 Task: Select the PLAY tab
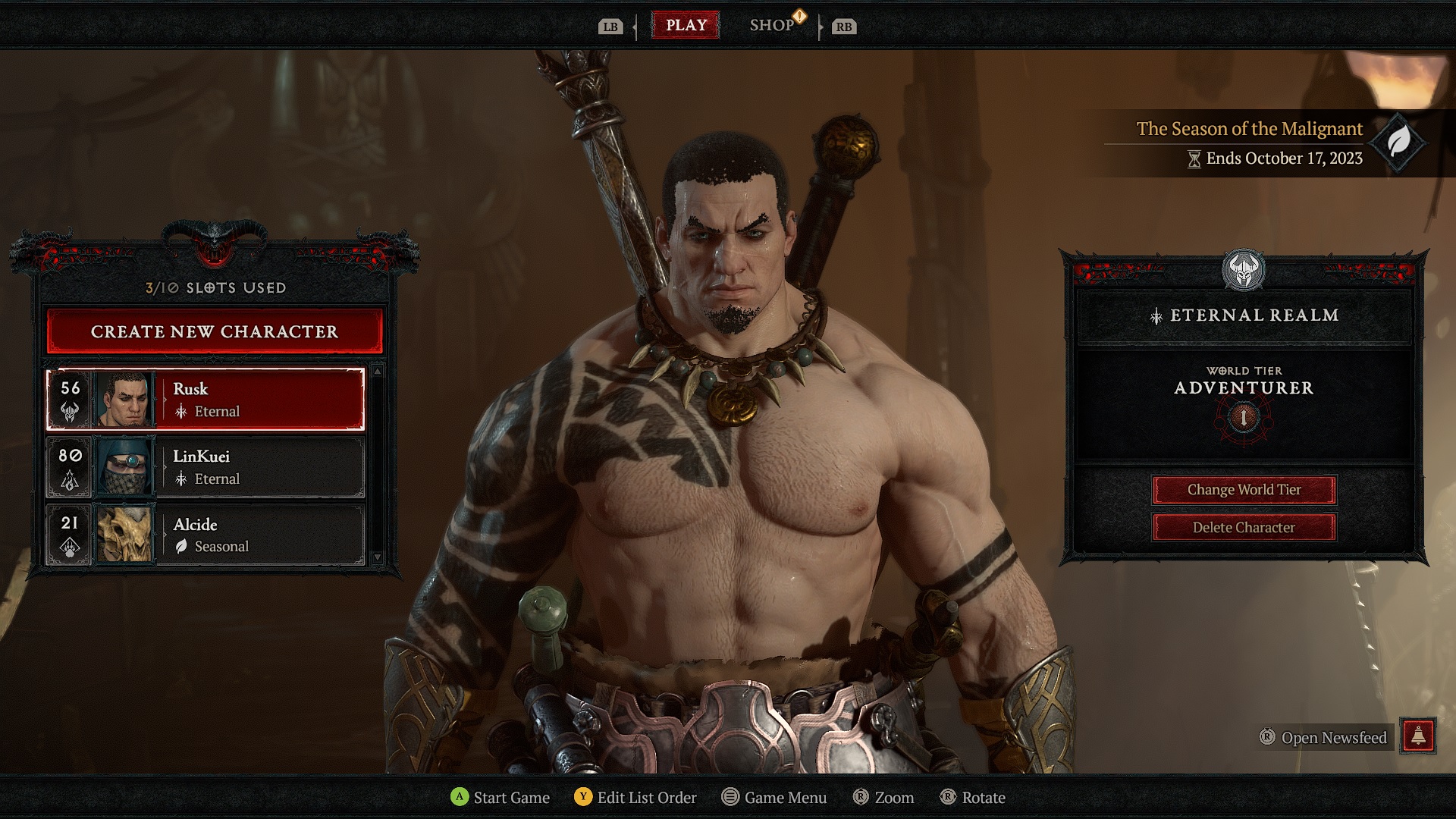click(x=686, y=25)
